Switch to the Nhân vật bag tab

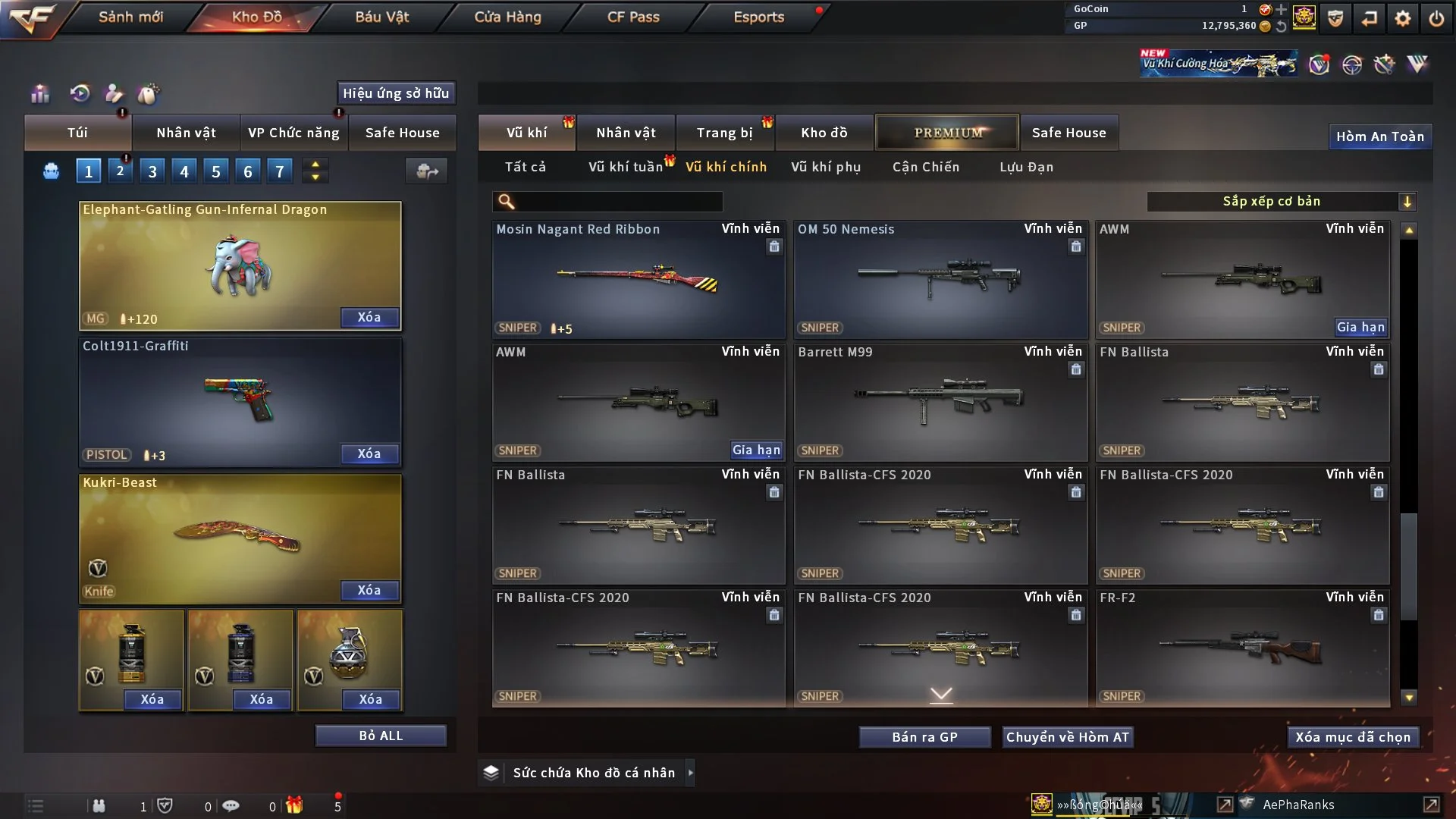pyautogui.click(x=186, y=133)
